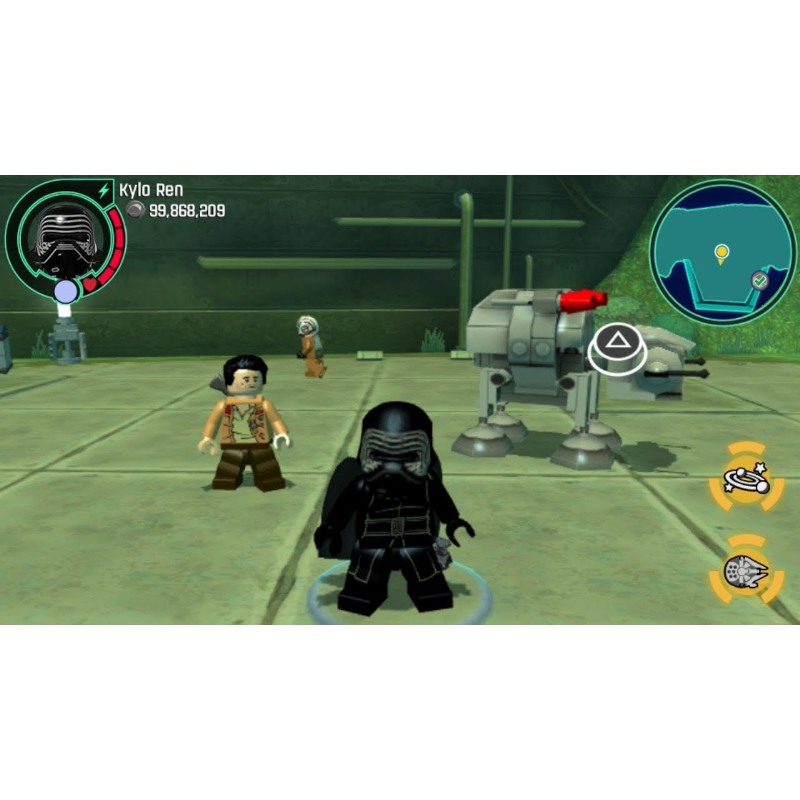This screenshot has height=800, width=800.
Task: Click the green checkmark marker on the minimap
Action: (x=760, y=281)
